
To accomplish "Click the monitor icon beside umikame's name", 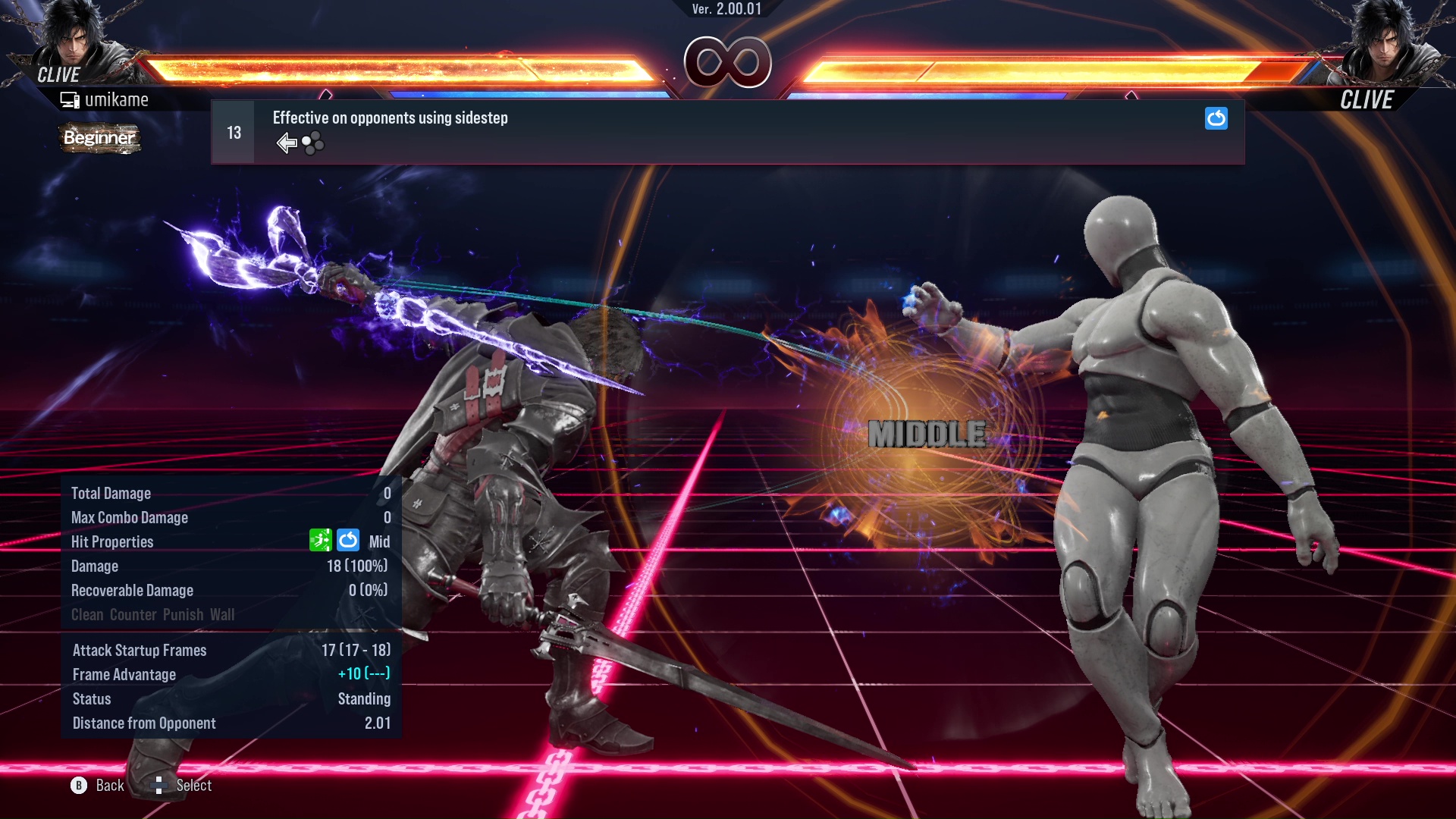I will click(71, 99).
